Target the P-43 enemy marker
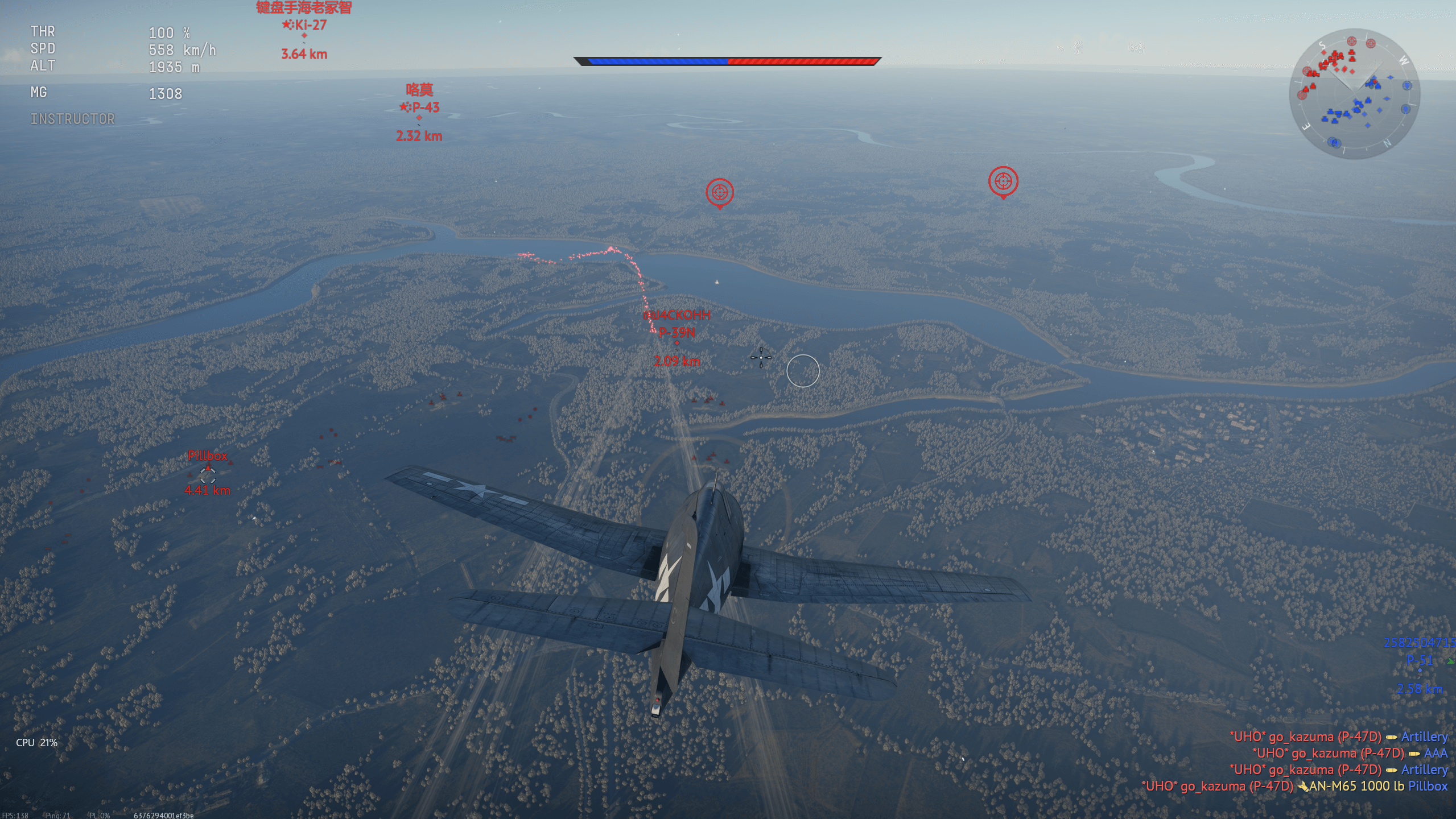The image size is (1456, 819). click(419, 118)
